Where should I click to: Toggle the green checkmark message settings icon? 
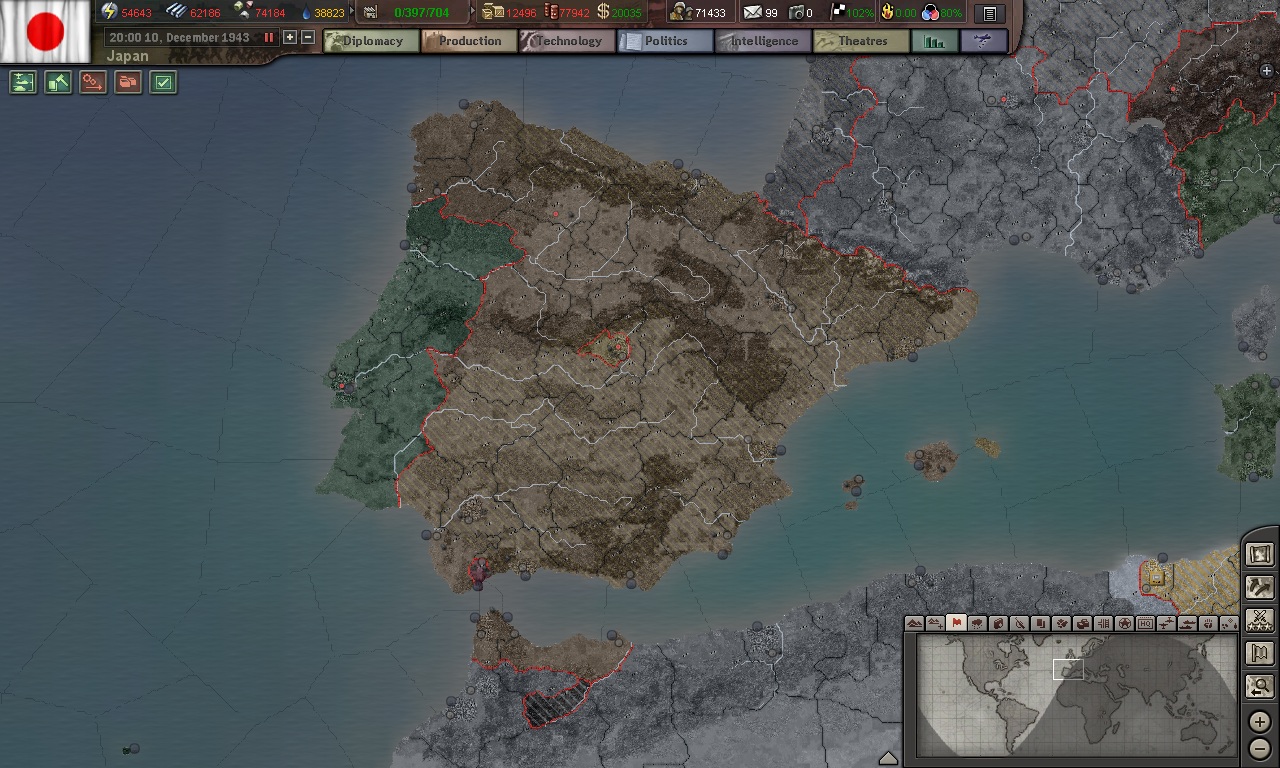(163, 82)
